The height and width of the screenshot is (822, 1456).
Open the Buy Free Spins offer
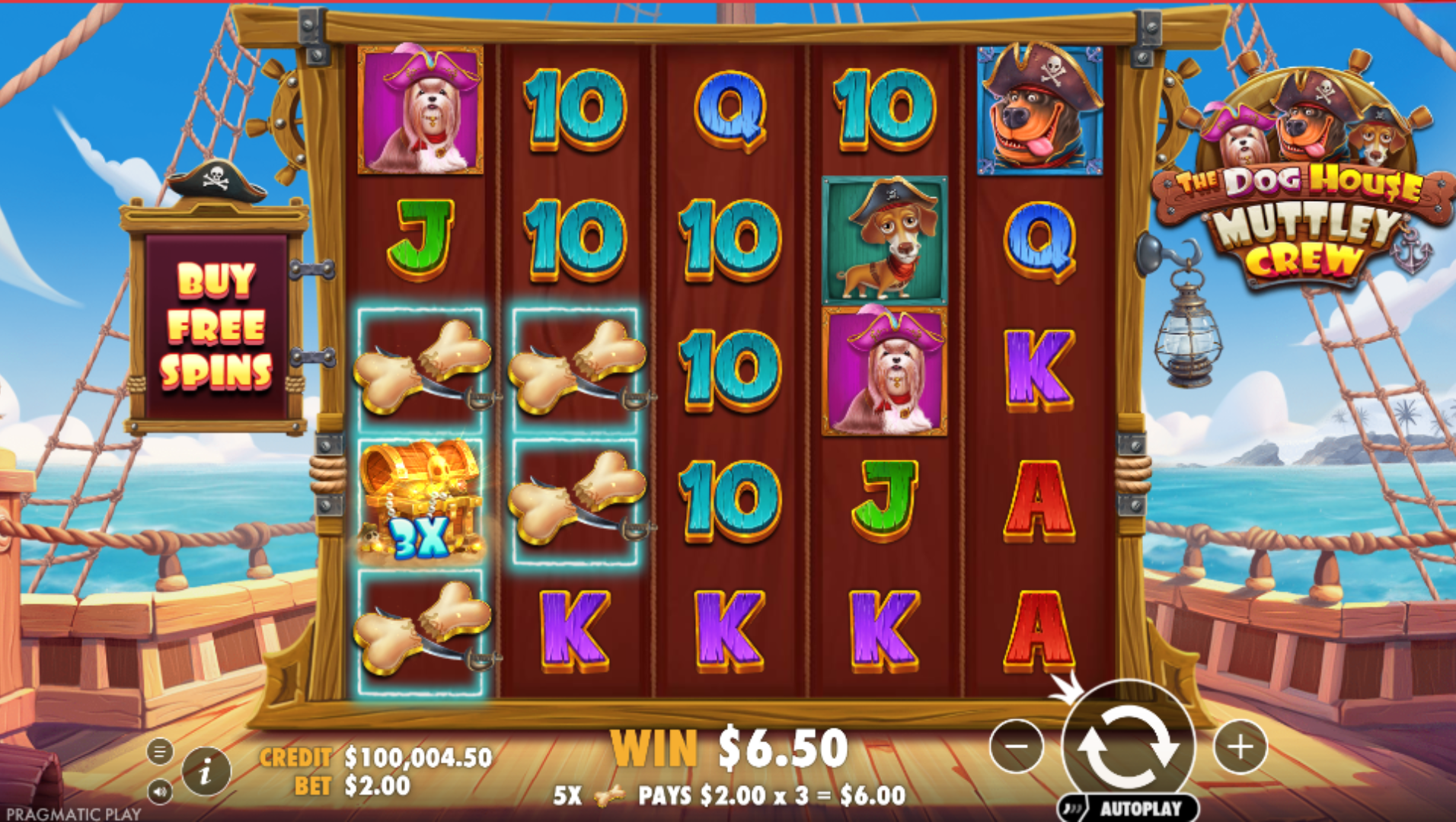[216, 326]
